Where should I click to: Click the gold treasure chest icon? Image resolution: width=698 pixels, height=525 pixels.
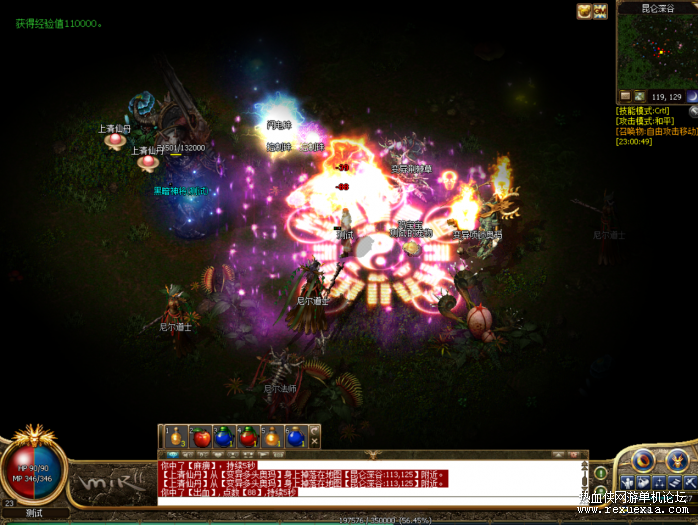pyautogui.click(x=584, y=11)
